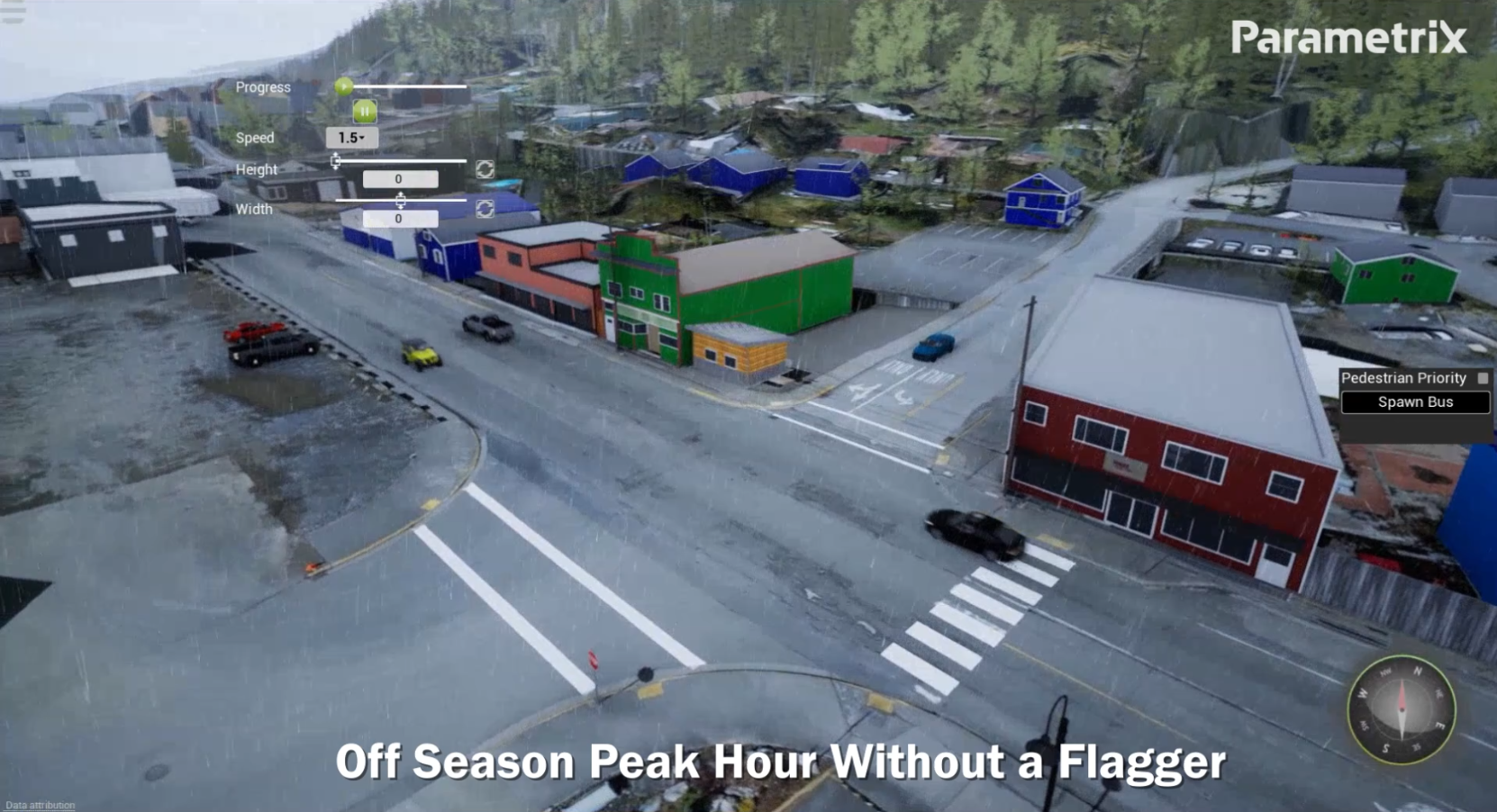Select the Height value input field

point(400,179)
